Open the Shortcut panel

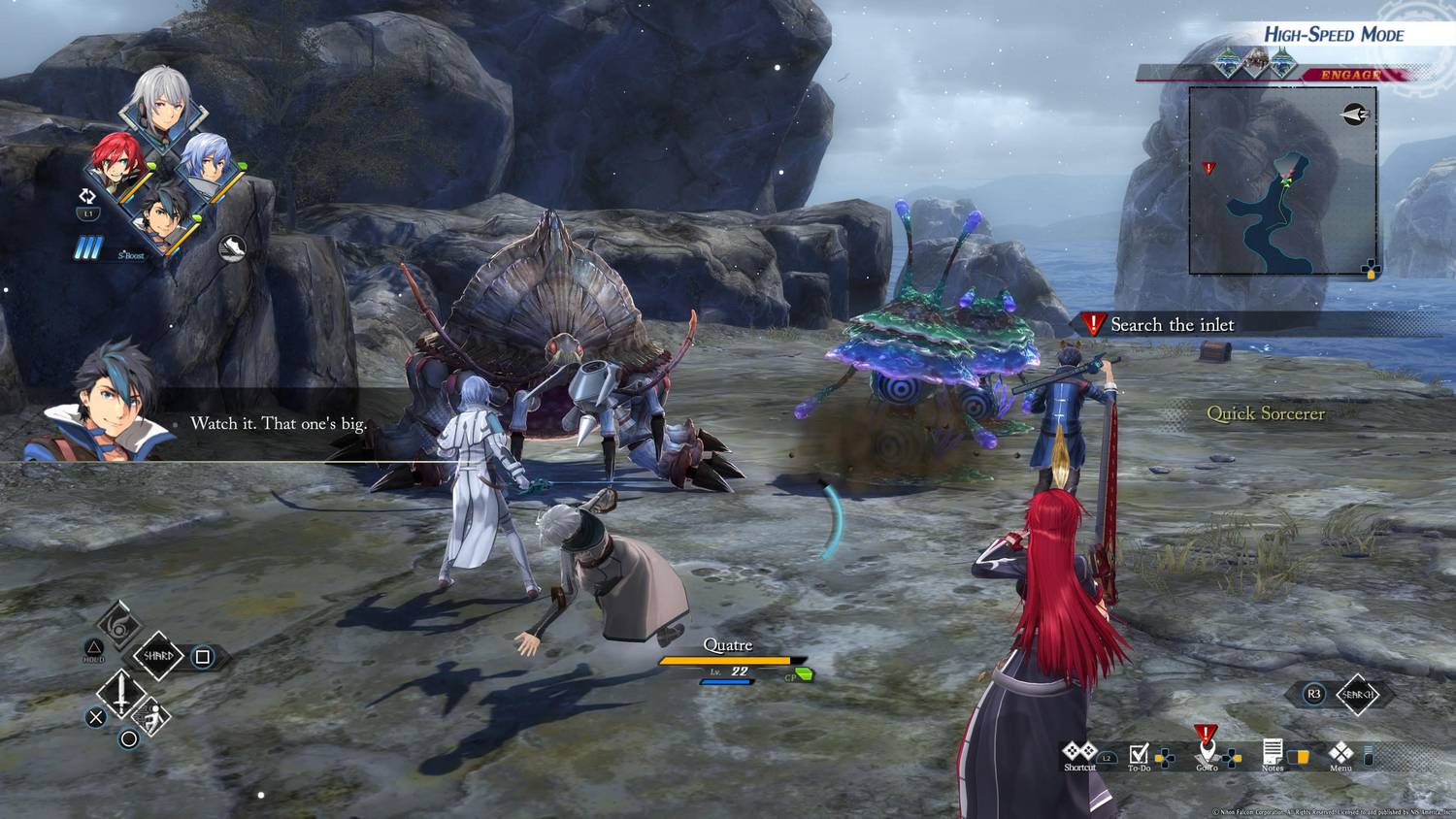coord(1078,754)
